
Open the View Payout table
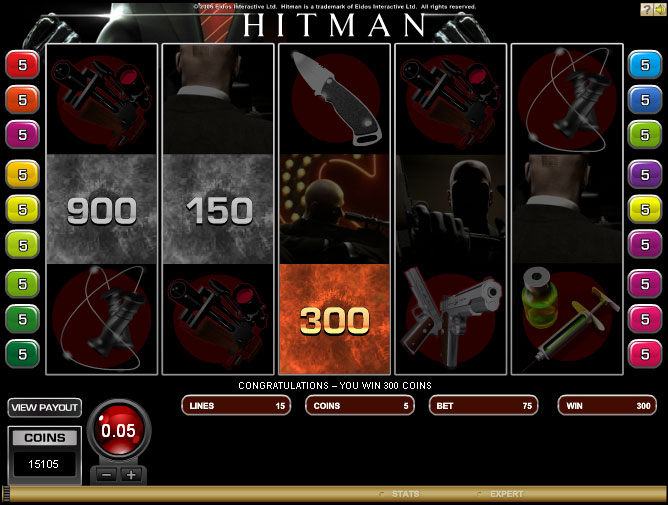tap(44, 408)
